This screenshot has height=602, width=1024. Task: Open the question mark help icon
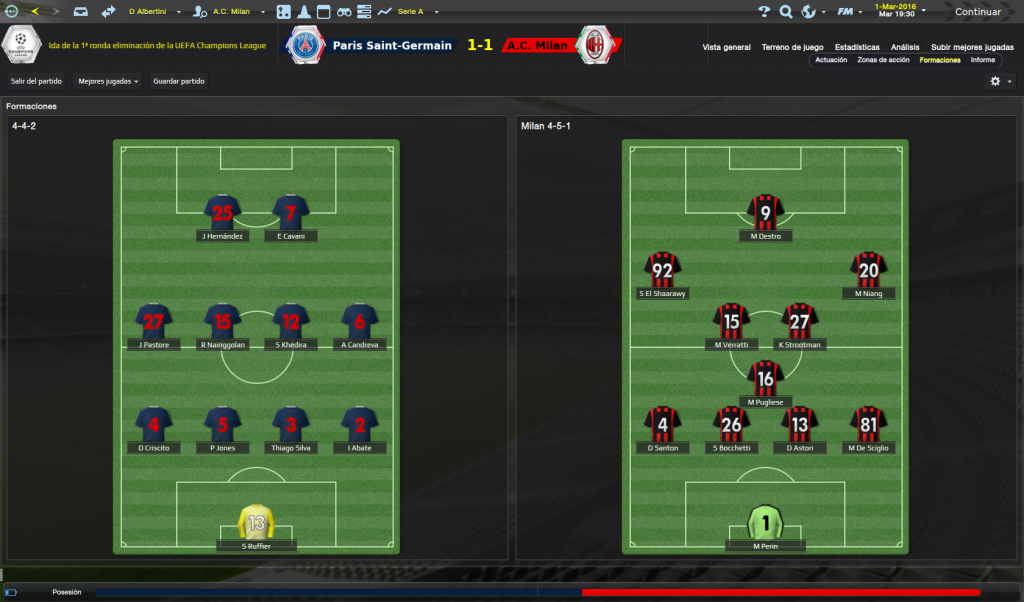point(764,12)
